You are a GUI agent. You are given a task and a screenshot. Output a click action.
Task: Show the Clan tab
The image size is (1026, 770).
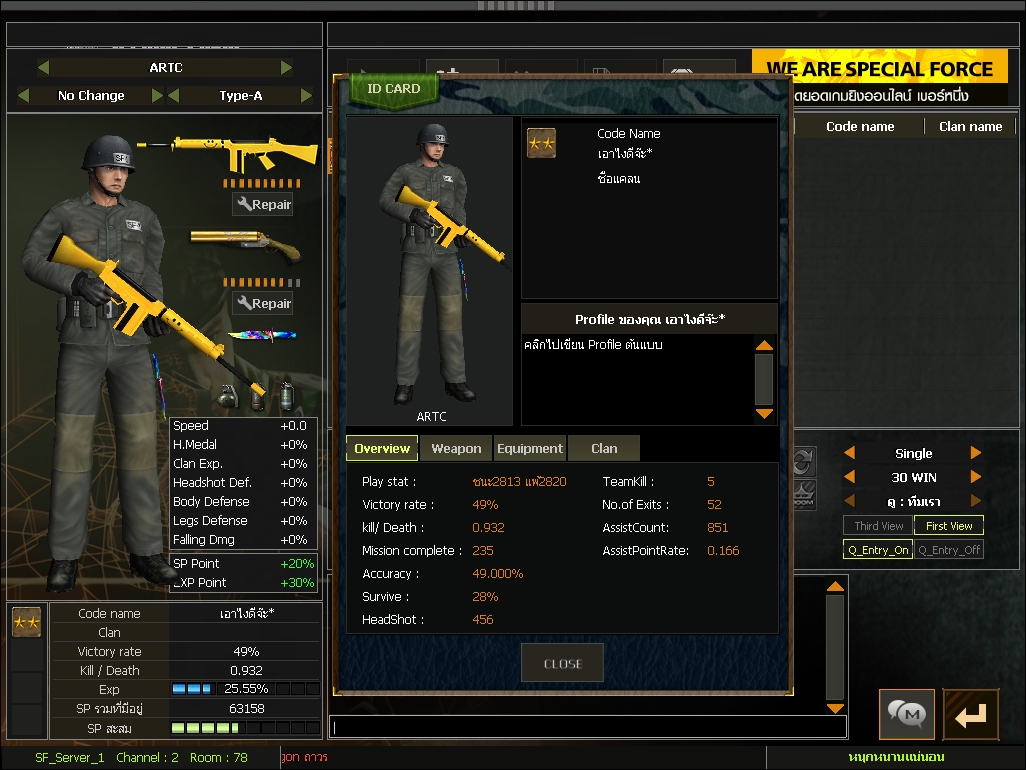coord(604,449)
